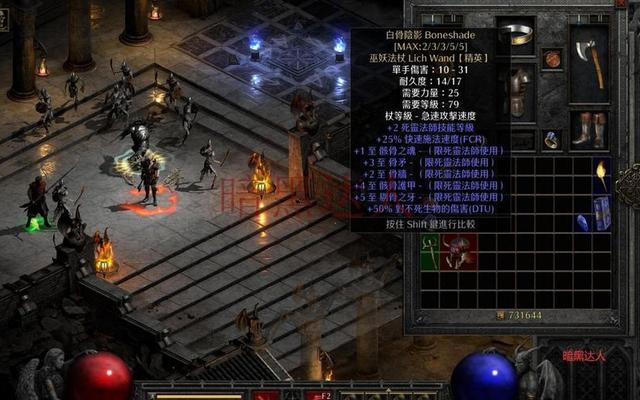Select the small blue gem charm

point(580,223)
